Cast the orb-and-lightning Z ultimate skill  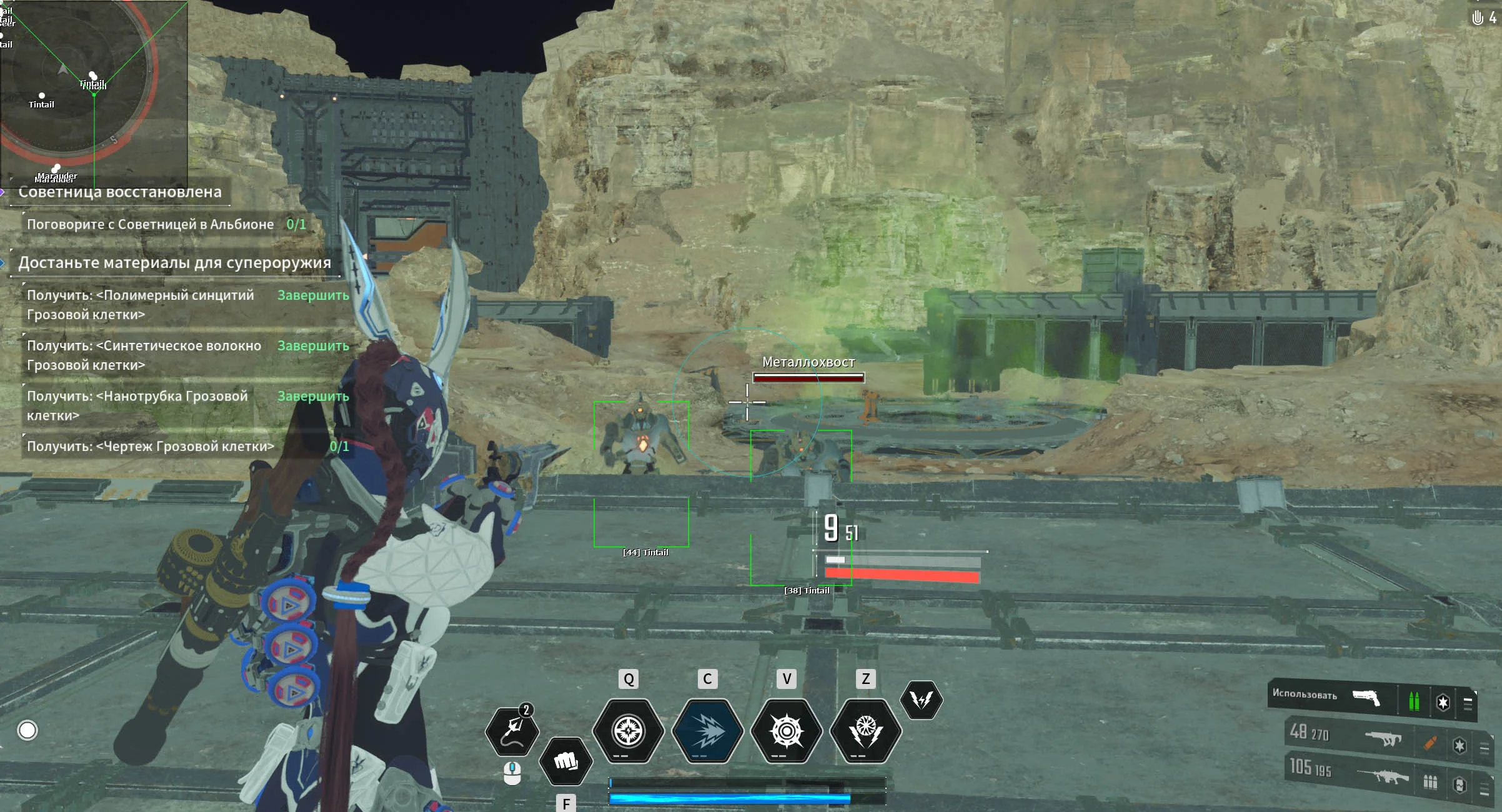[x=865, y=731]
